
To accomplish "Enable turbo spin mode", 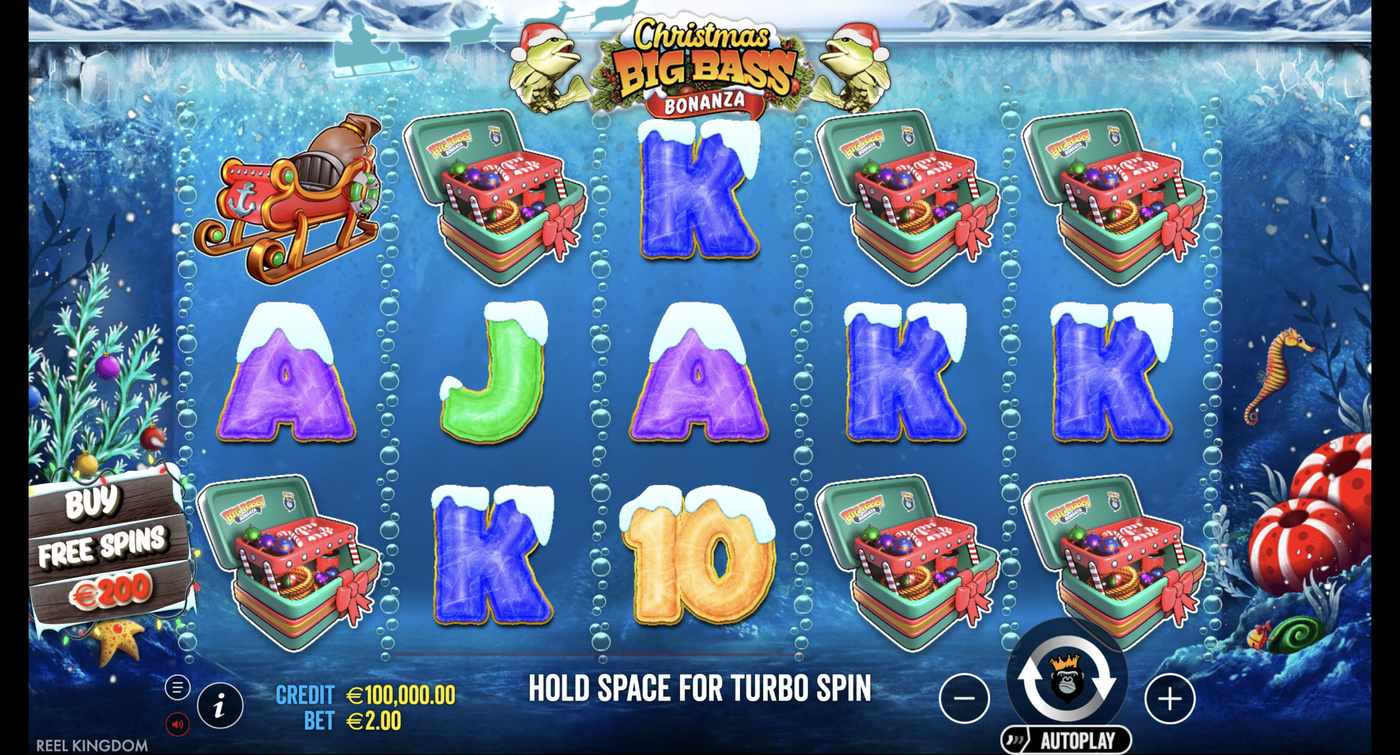I will tap(700, 688).
